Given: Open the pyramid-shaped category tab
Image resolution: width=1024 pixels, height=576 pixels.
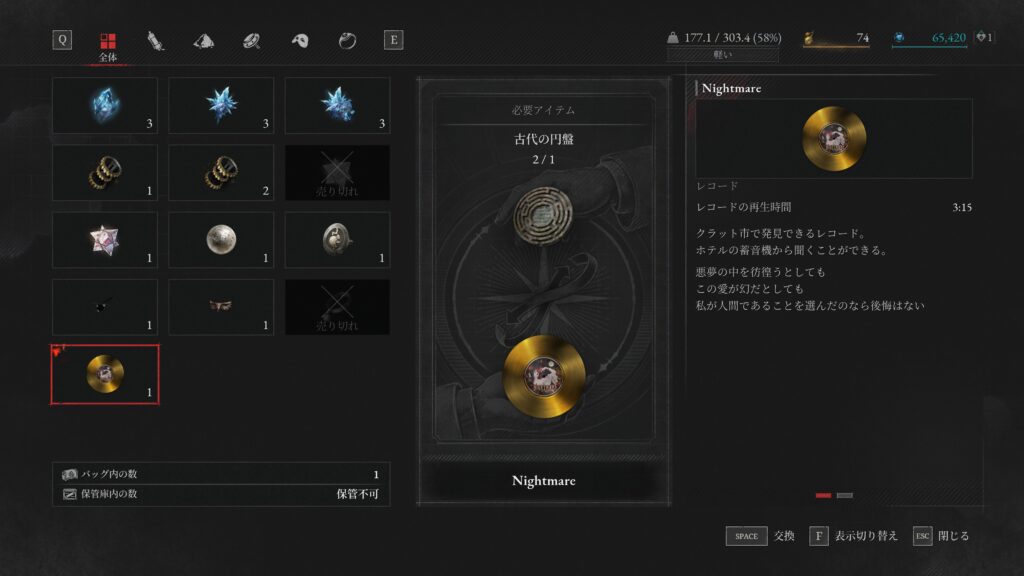Looking at the screenshot, I should [x=204, y=41].
